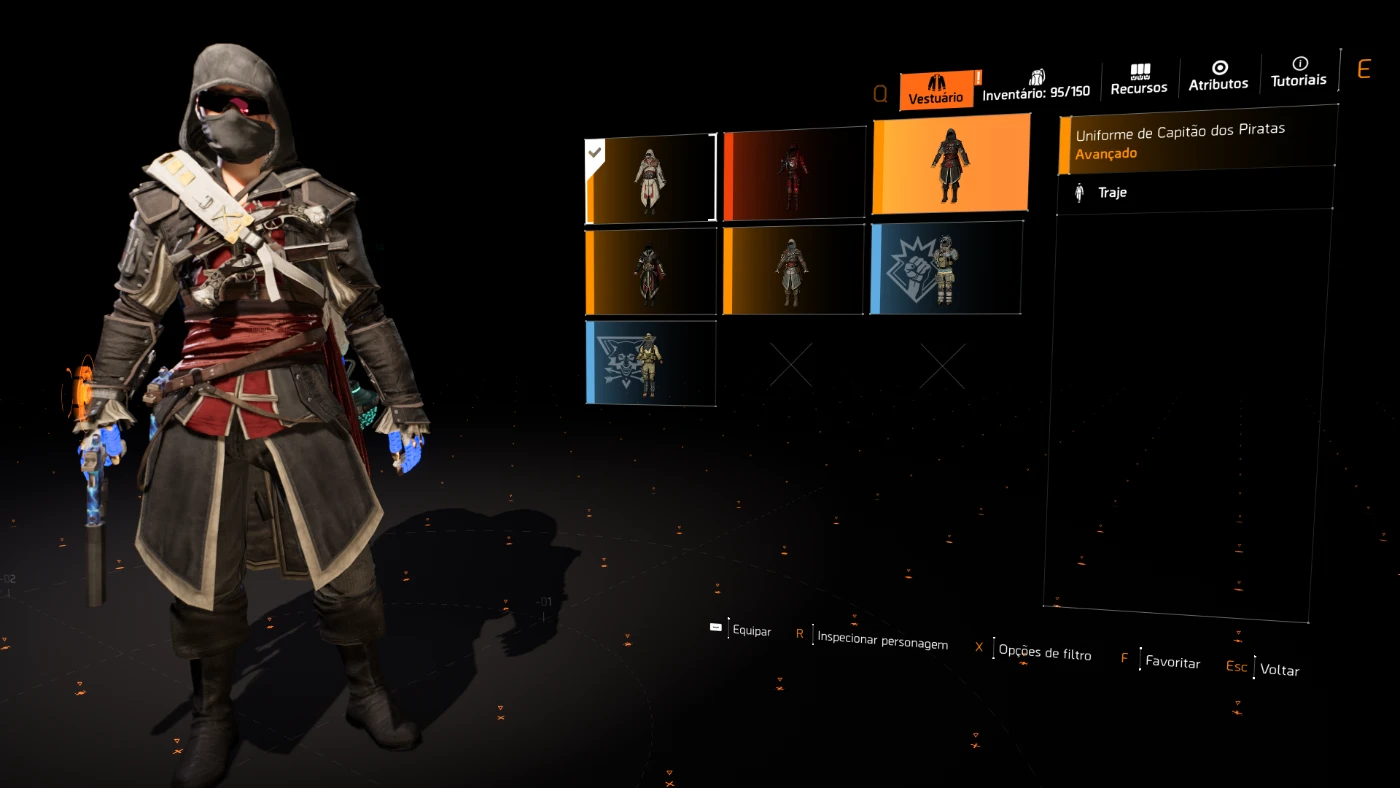Switch to the Inventário tab
This screenshot has width=1400, height=788.
(1036, 86)
